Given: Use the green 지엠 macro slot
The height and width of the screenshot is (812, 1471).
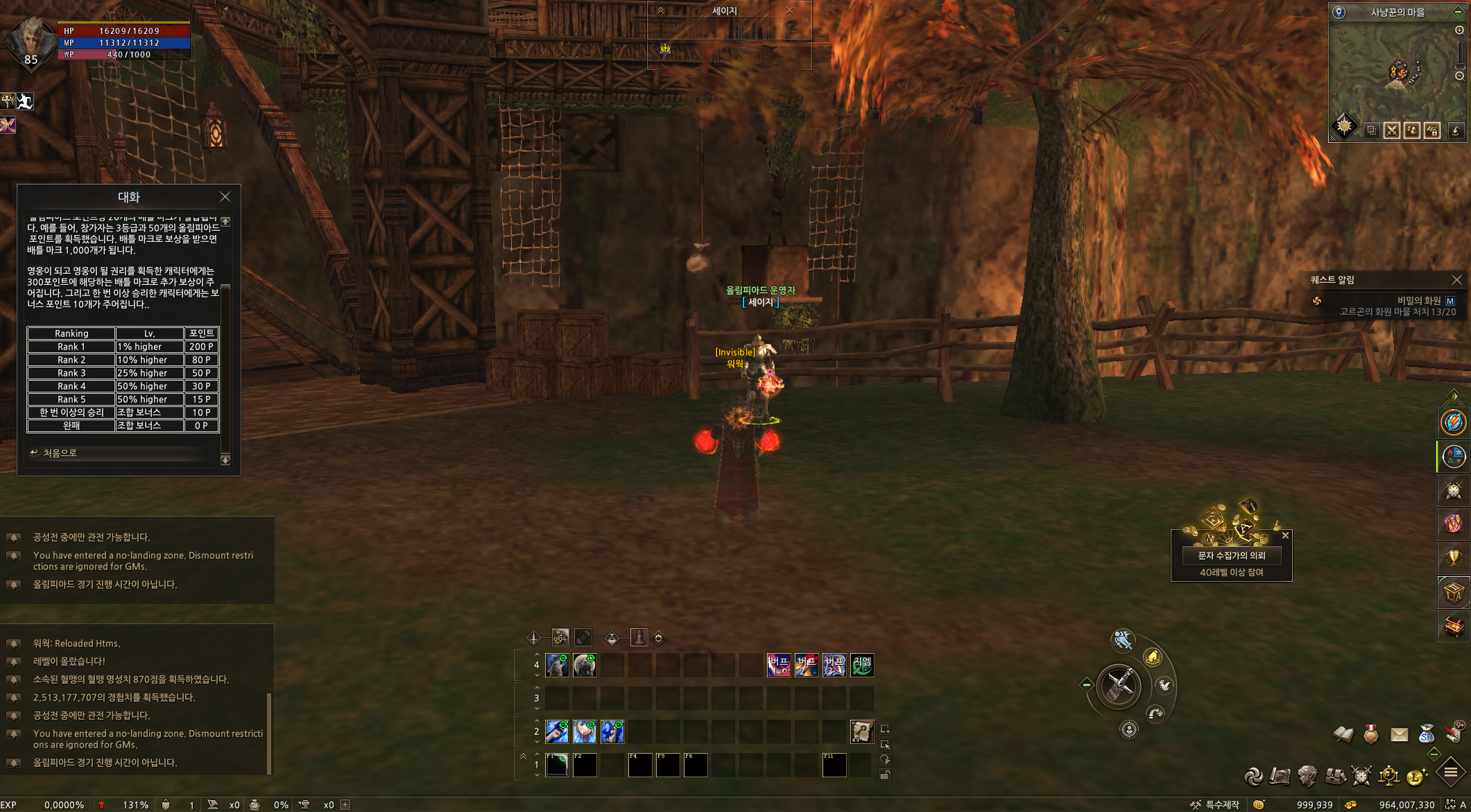Looking at the screenshot, I should (862, 665).
